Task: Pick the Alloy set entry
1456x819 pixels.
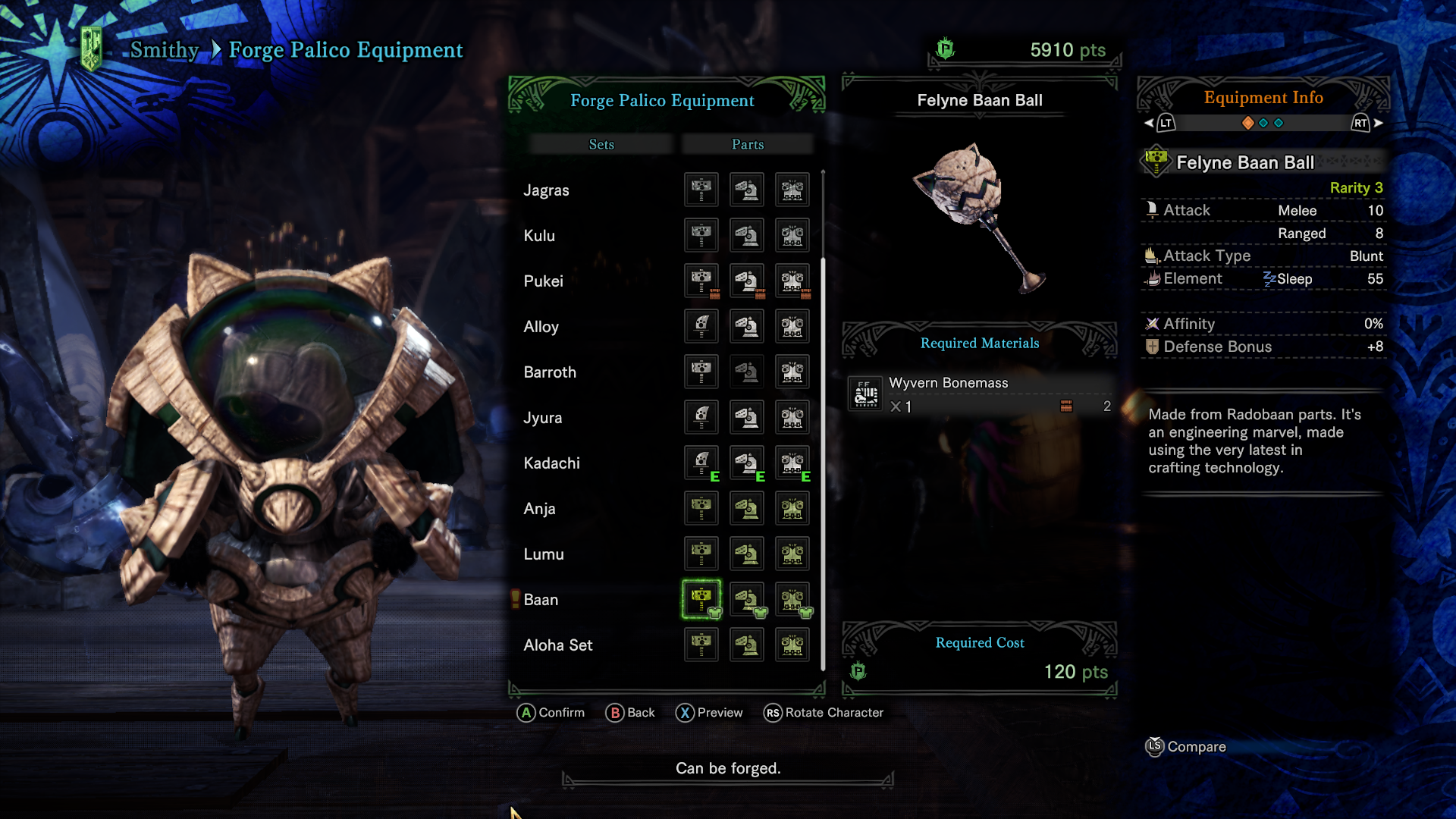Action: pyautogui.click(x=541, y=327)
